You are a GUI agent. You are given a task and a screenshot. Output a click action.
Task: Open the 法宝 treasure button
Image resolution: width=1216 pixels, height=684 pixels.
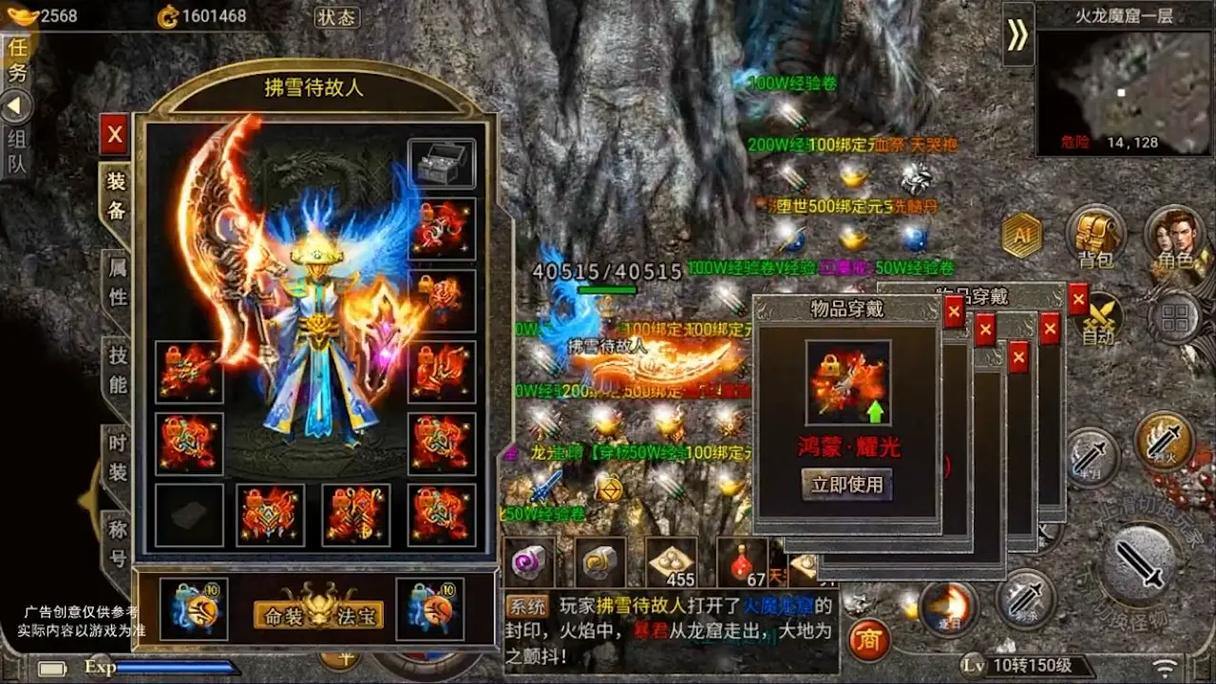coord(358,613)
